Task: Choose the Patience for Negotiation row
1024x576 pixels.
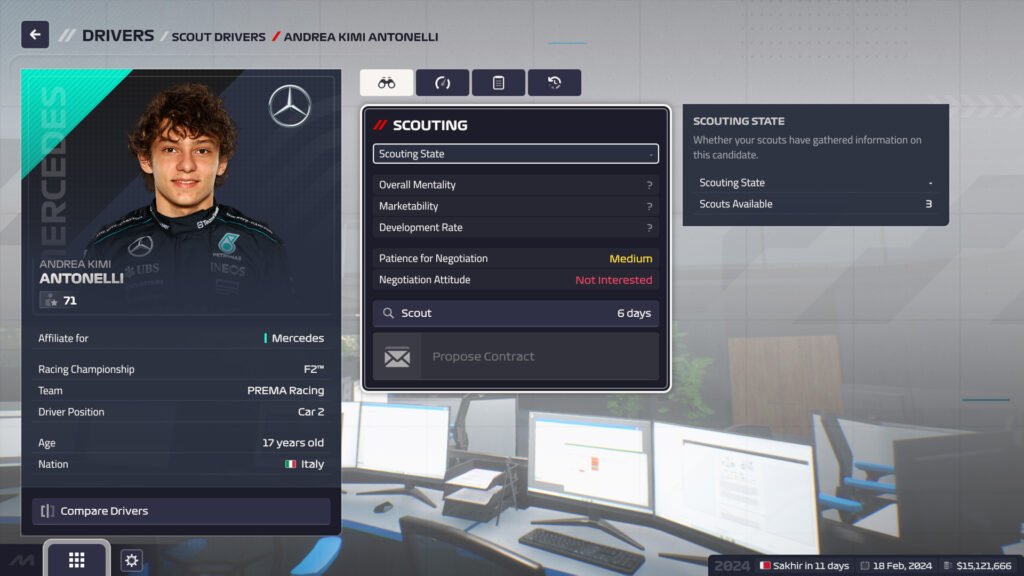Action: pyautogui.click(x=515, y=258)
